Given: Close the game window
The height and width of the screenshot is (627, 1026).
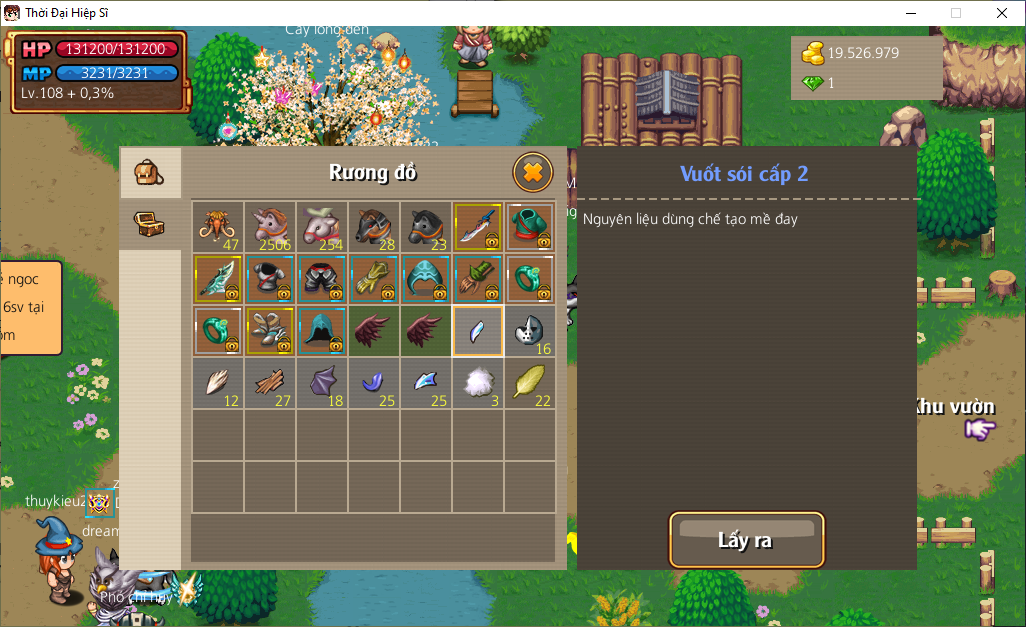Looking at the screenshot, I should (x=1002, y=13).
